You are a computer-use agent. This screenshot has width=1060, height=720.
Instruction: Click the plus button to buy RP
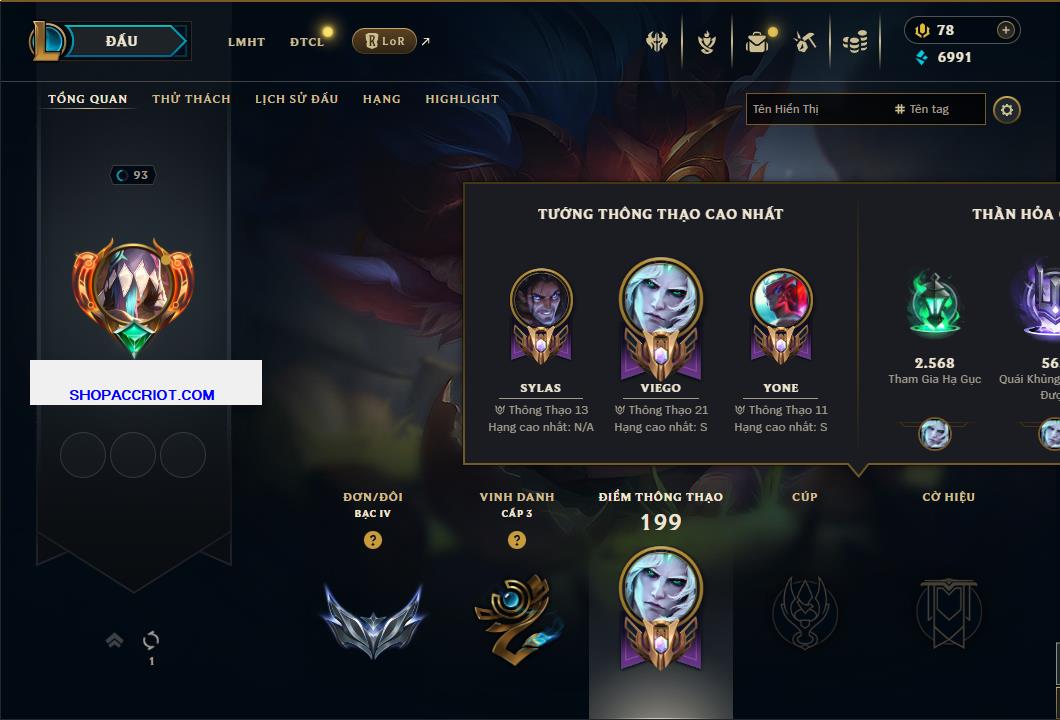coord(1006,30)
